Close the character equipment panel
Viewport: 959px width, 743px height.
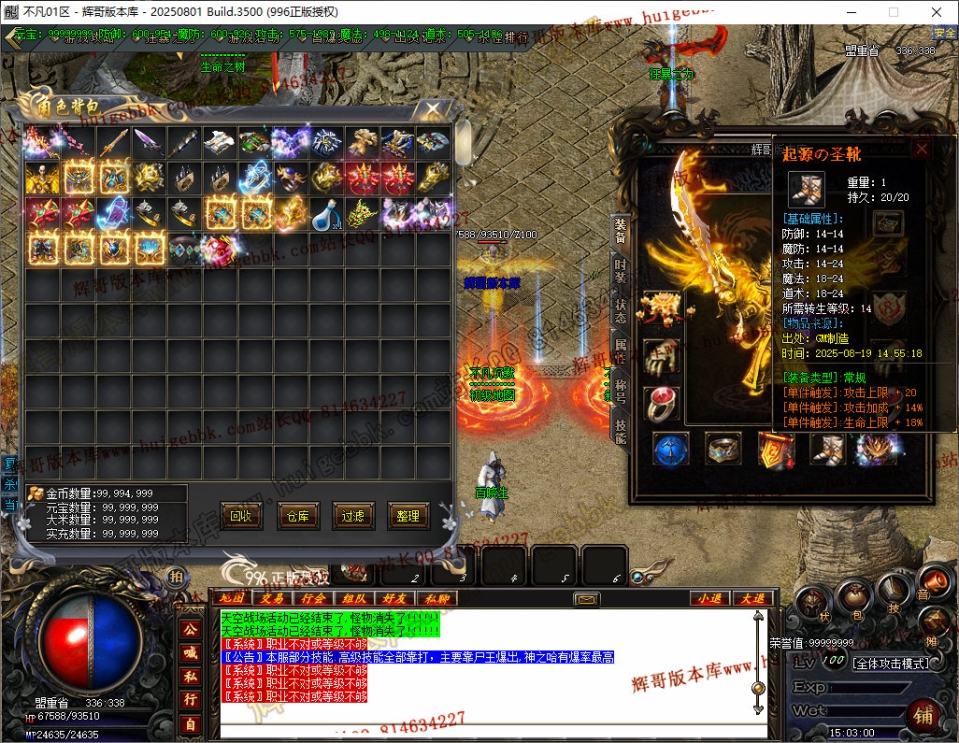[921, 149]
